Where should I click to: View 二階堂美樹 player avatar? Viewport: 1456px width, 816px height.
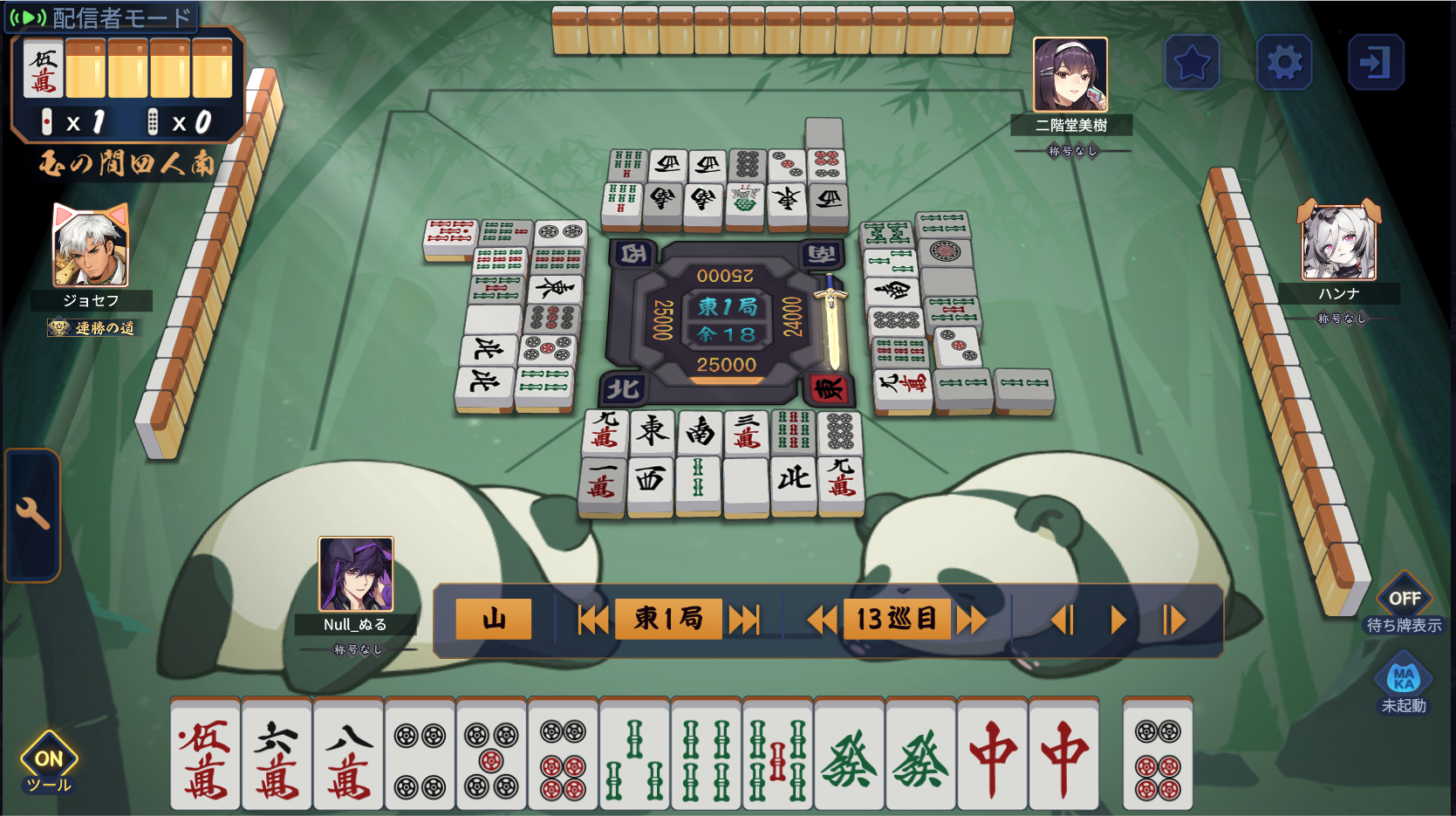(x=1070, y=75)
